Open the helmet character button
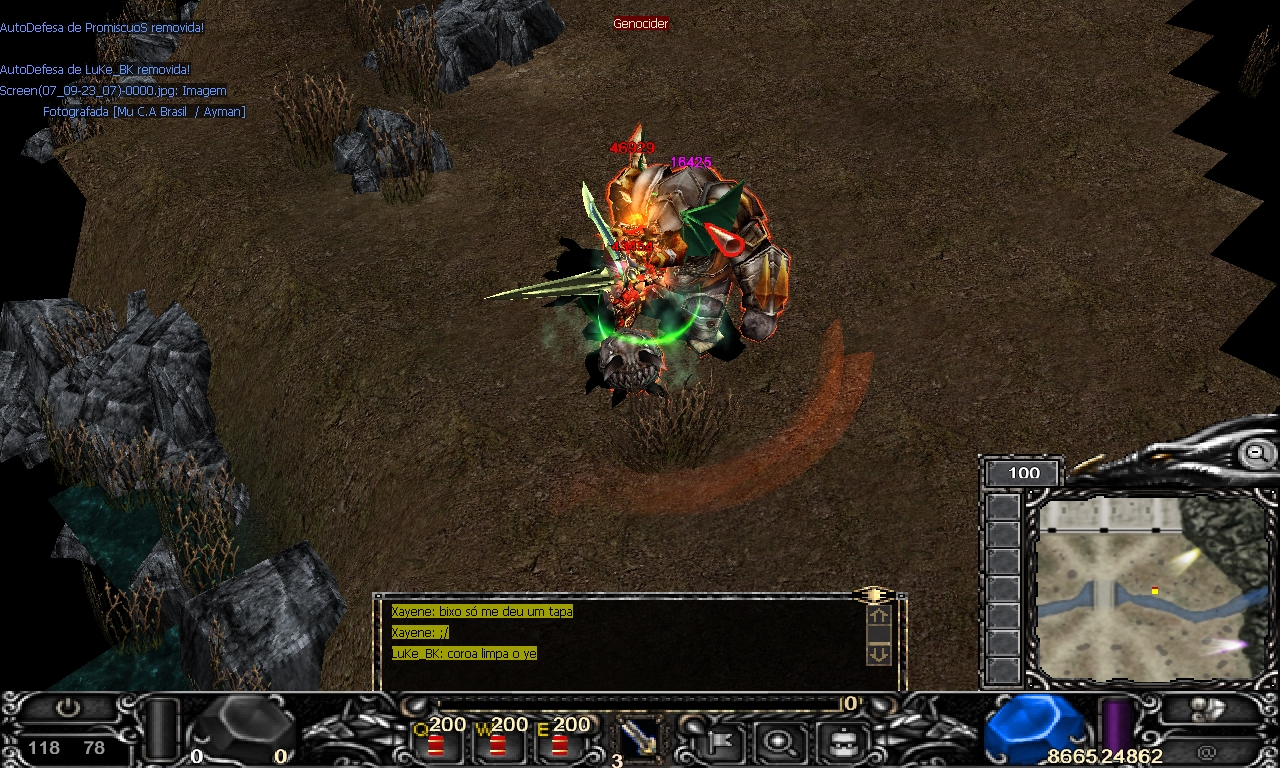The image size is (1280, 768). [x=841, y=742]
